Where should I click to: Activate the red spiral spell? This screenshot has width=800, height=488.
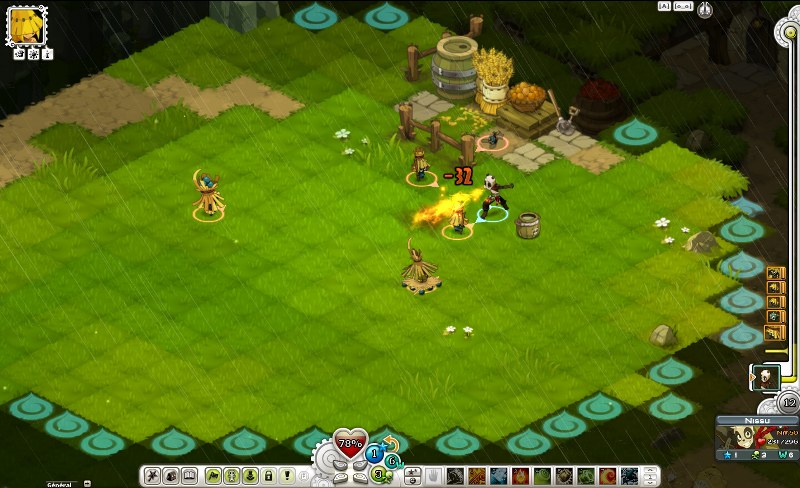coord(608,475)
